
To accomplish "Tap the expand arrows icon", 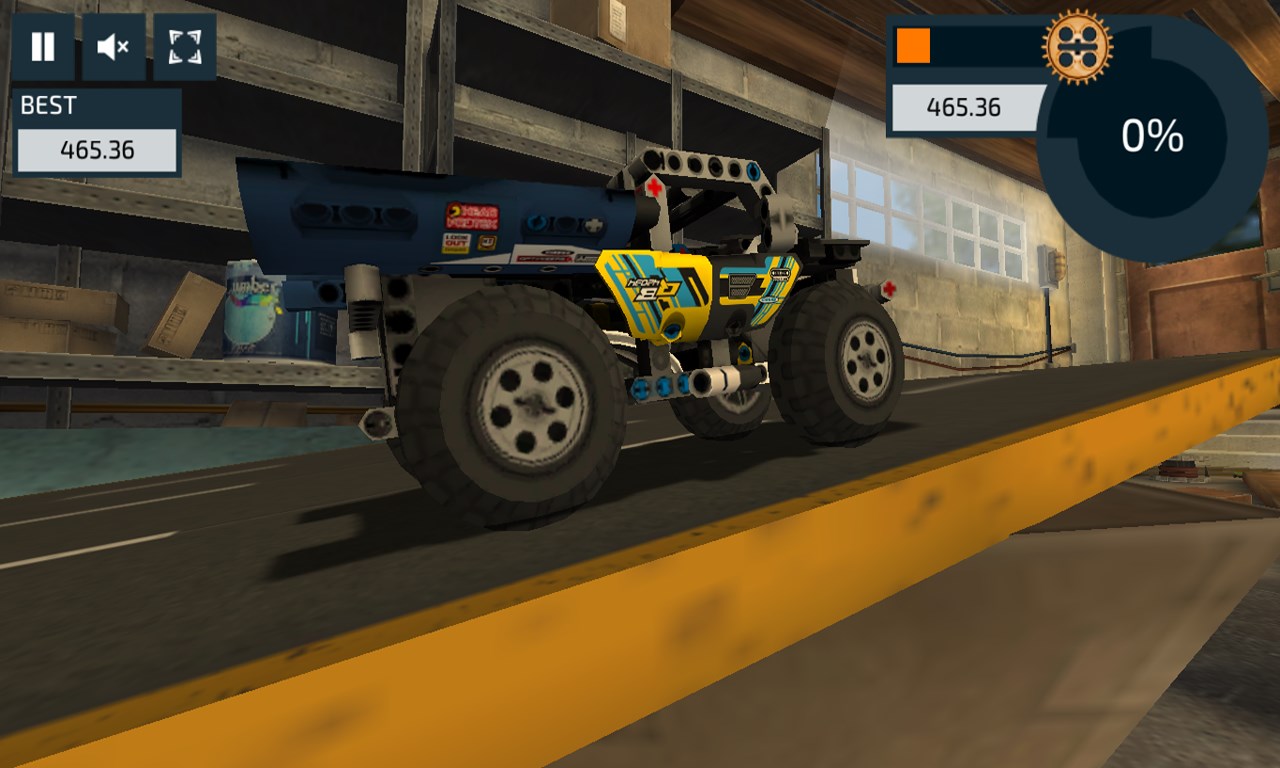I will (x=186, y=44).
